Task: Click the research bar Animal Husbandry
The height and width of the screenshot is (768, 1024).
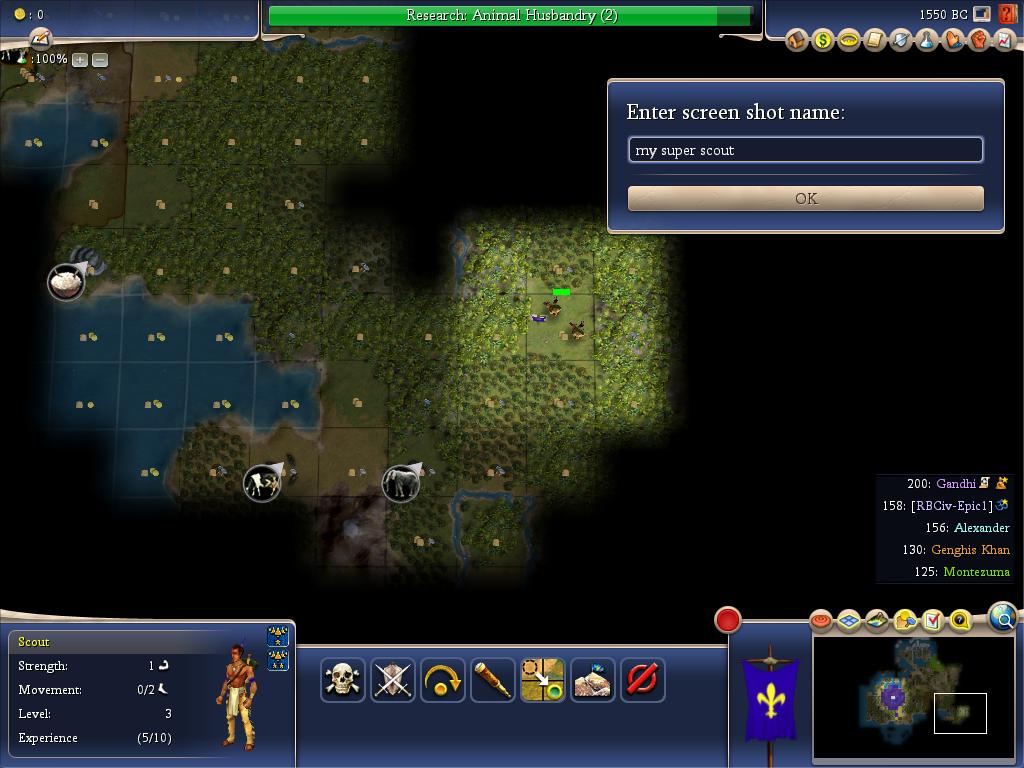Action: point(511,16)
